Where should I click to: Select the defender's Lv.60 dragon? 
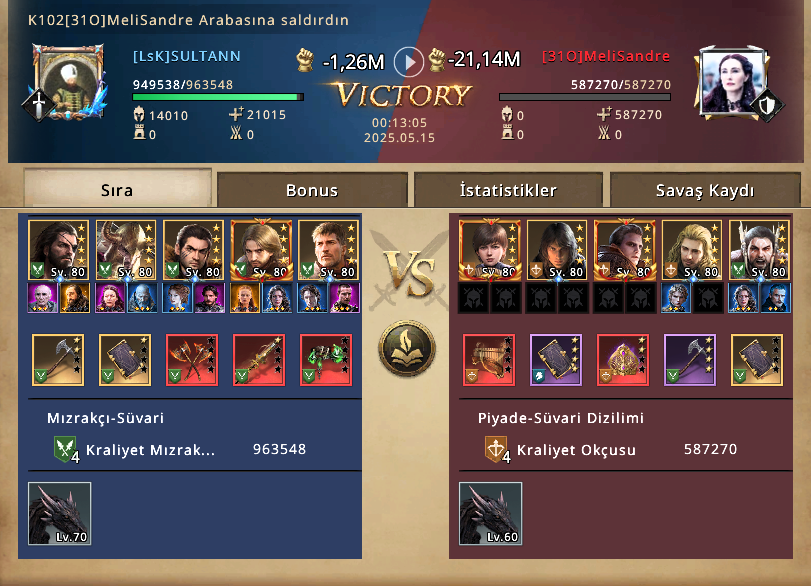pos(490,514)
